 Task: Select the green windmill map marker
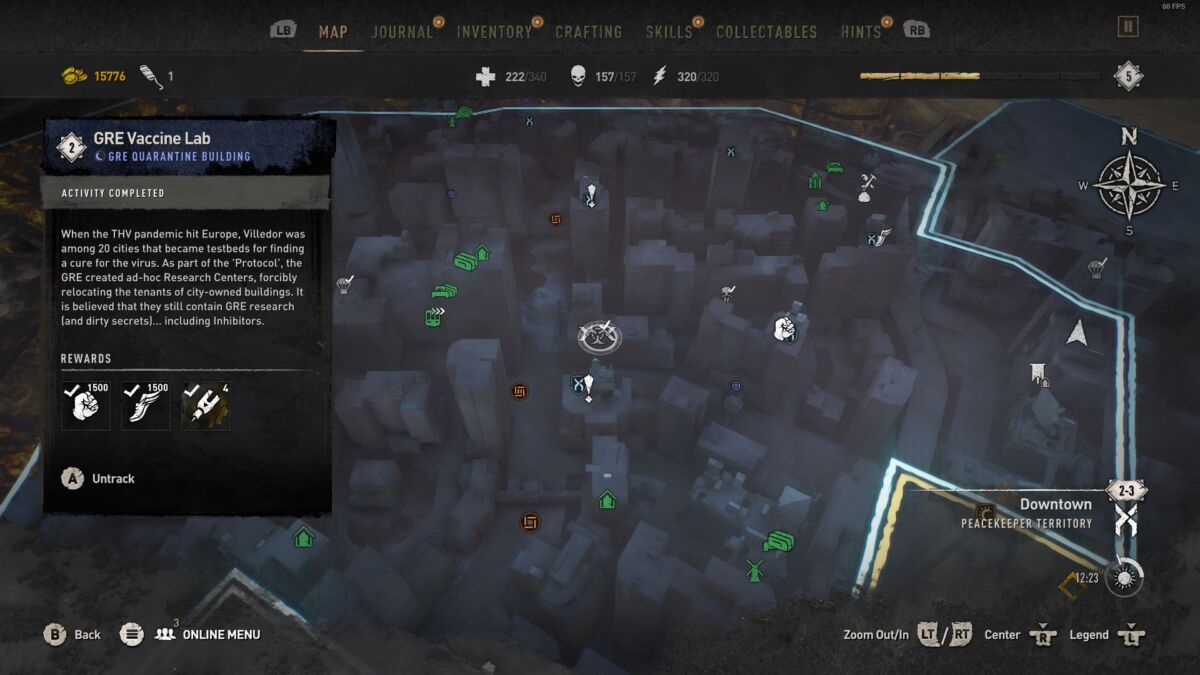[755, 570]
